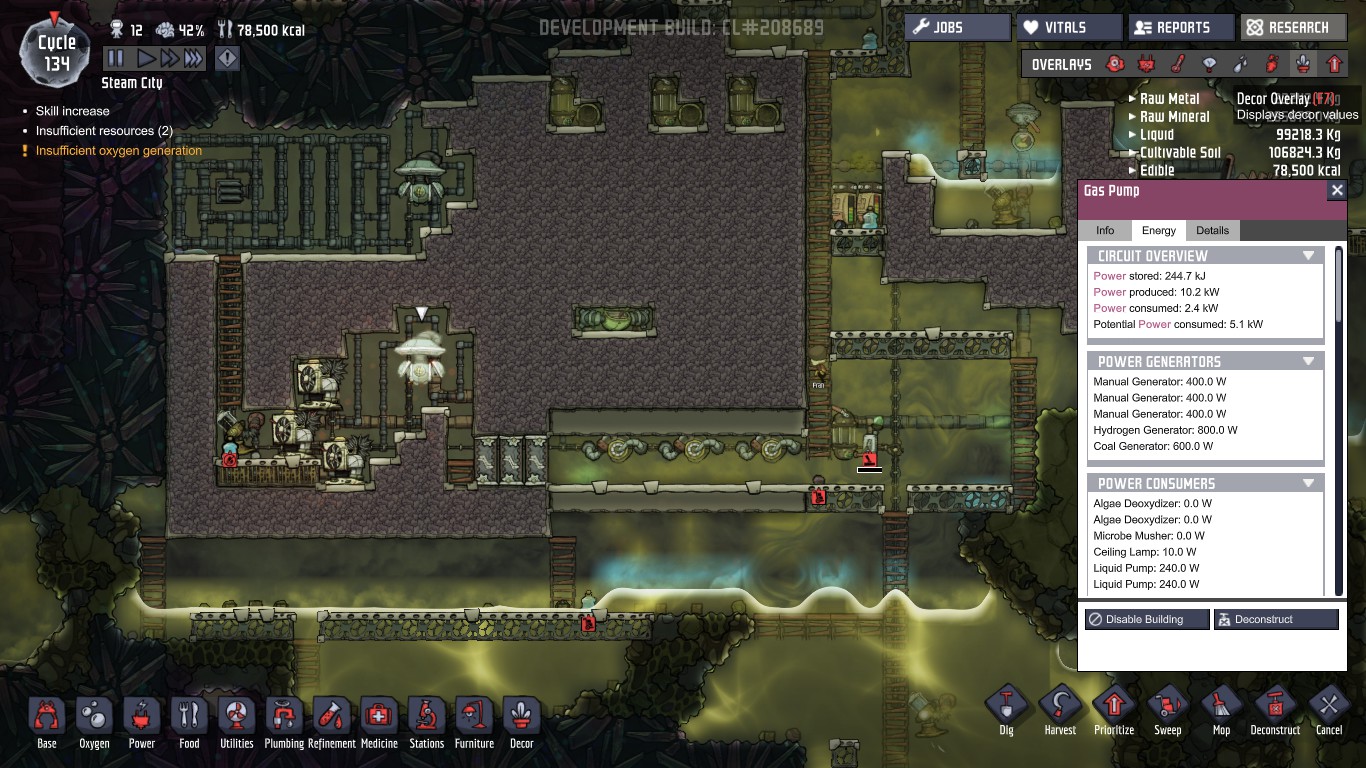The image size is (1366, 768).
Task: Activate the Sweep tool
Action: point(1168,710)
